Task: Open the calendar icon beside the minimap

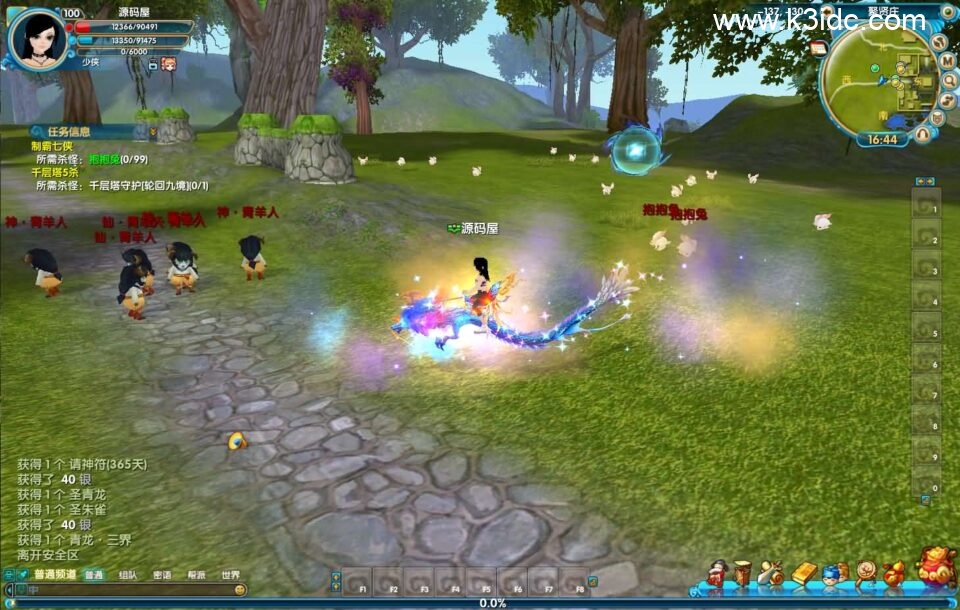Action: (819, 48)
